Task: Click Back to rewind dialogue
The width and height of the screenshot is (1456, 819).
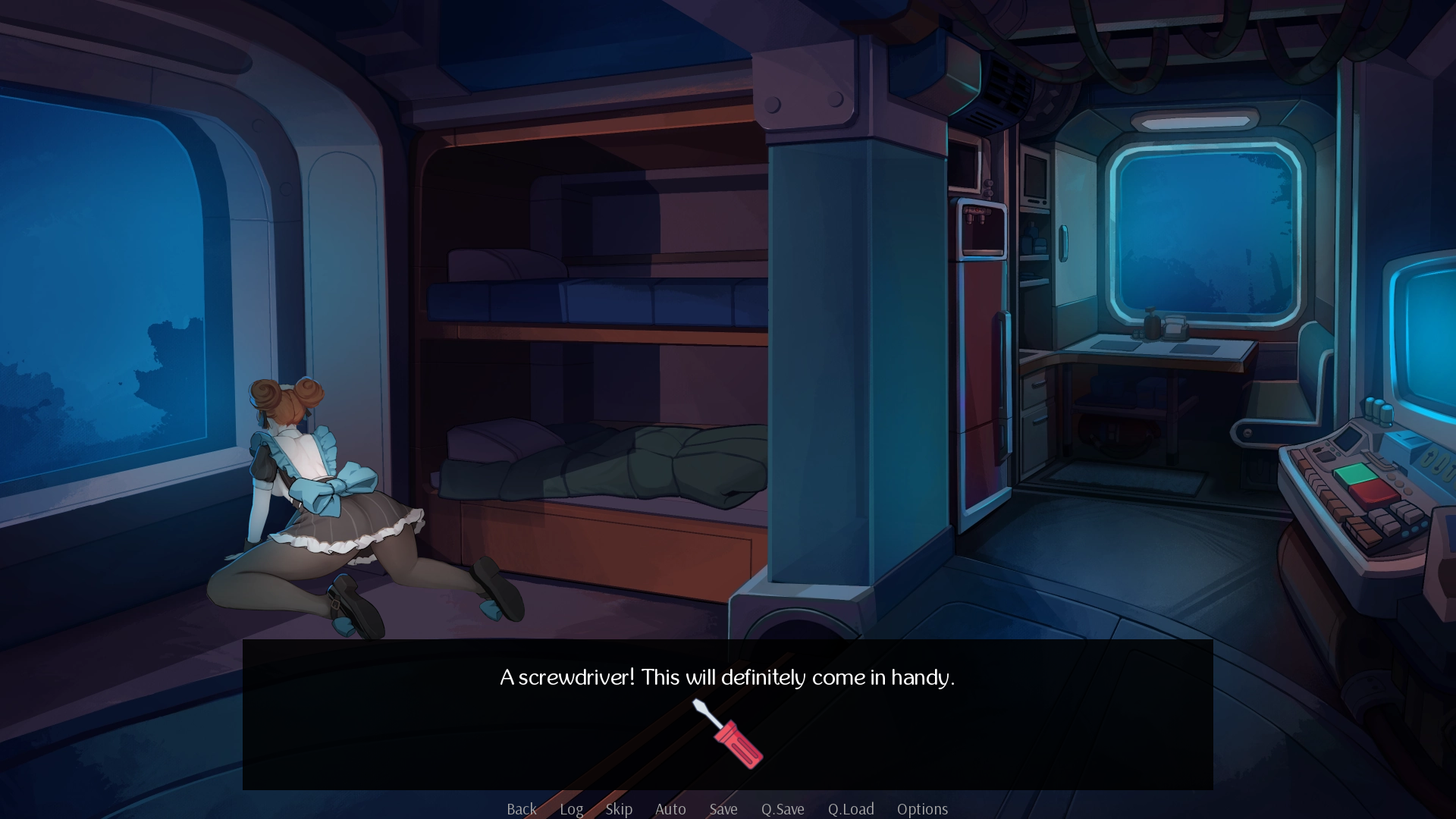Action: click(521, 809)
